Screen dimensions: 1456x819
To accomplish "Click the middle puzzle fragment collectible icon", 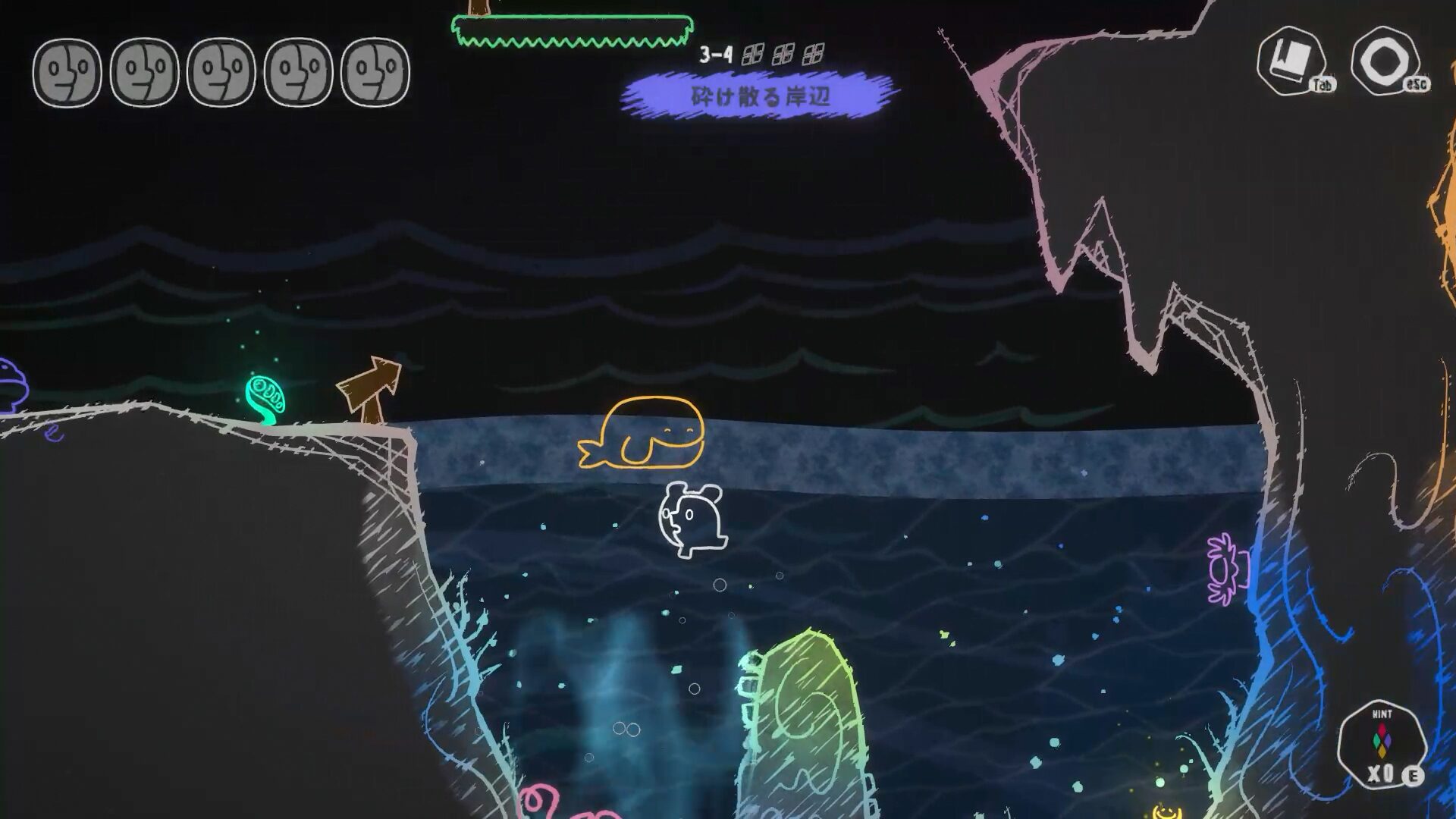I will (783, 54).
